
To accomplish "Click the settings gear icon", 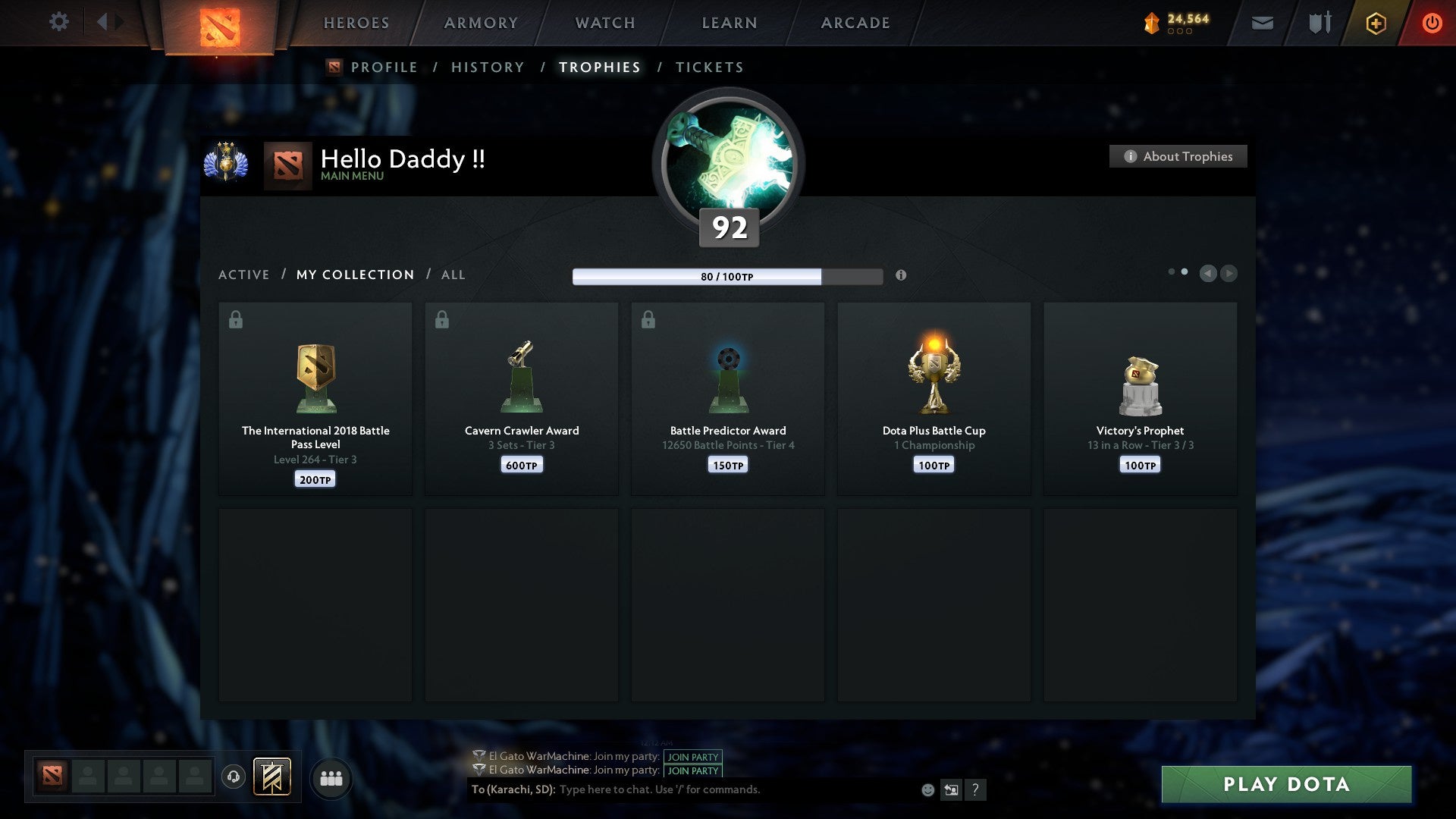I will click(58, 22).
